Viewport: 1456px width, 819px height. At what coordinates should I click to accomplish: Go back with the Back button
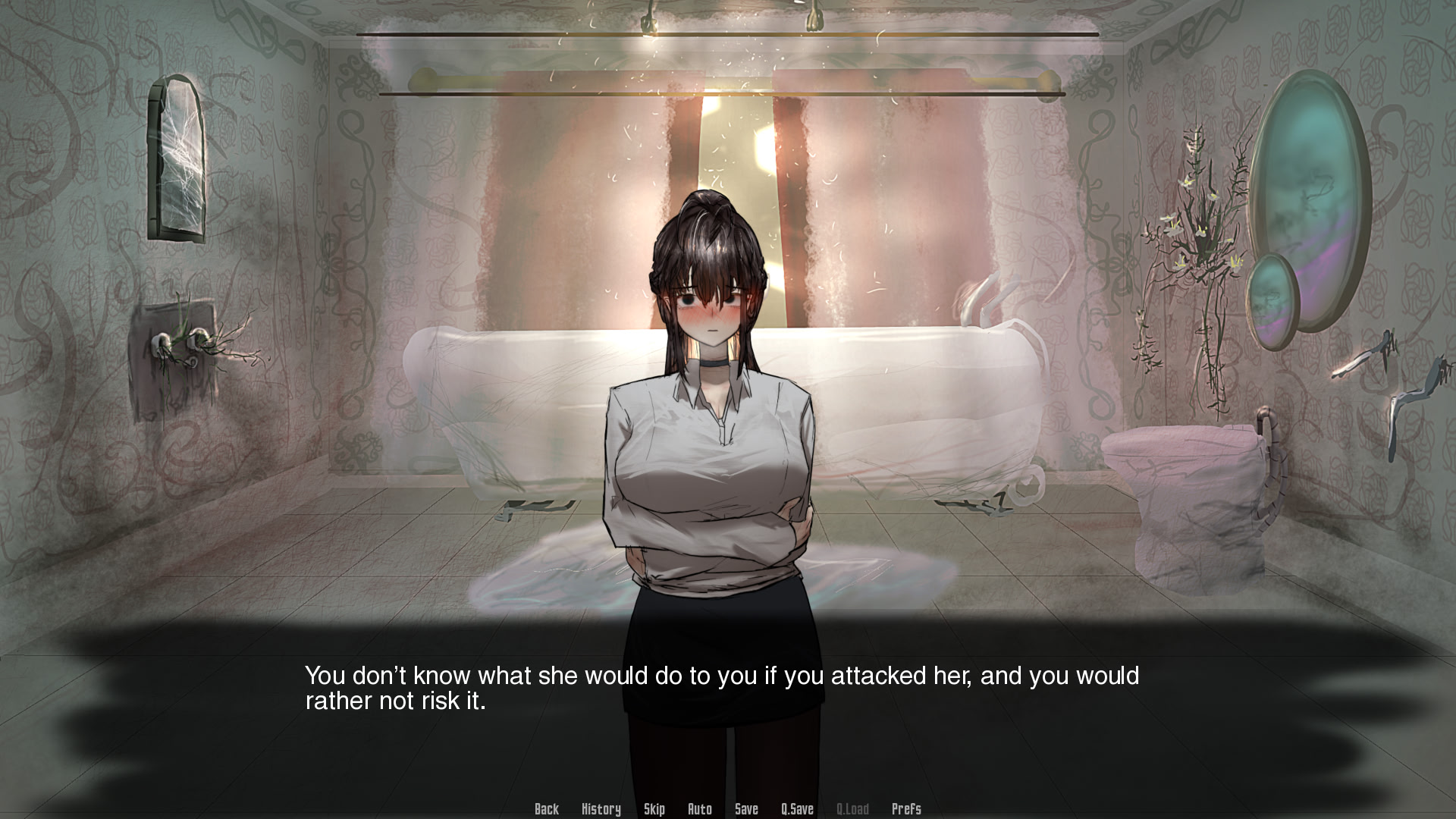(x=546, y=809)
